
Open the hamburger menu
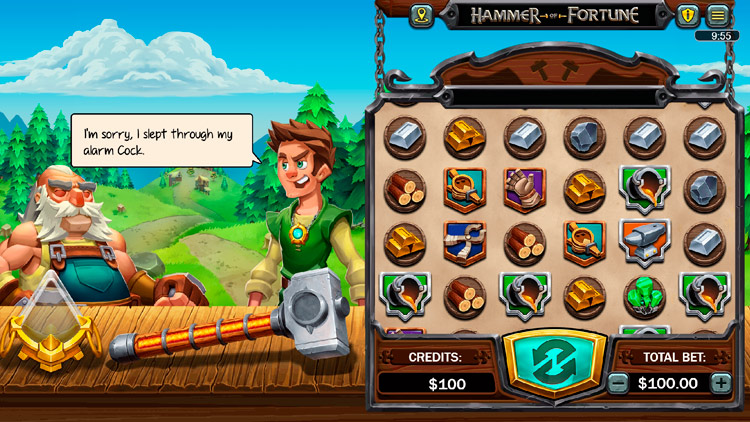point(717,16)
